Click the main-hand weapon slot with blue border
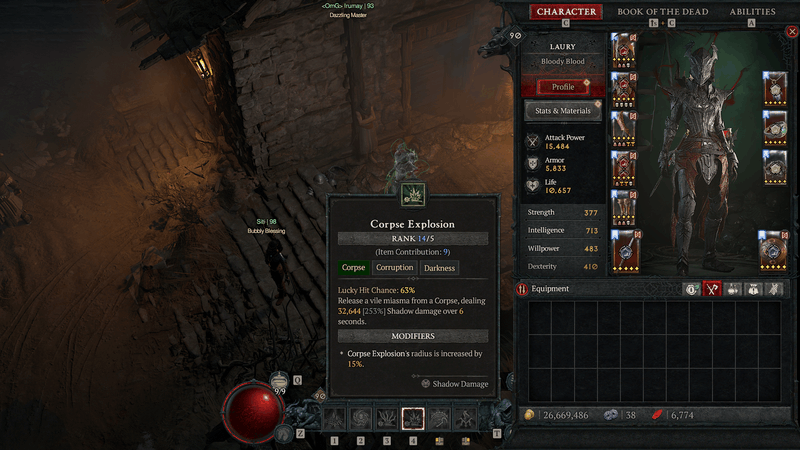This screenshot has width=800, height=450. [x=627, y=250]
